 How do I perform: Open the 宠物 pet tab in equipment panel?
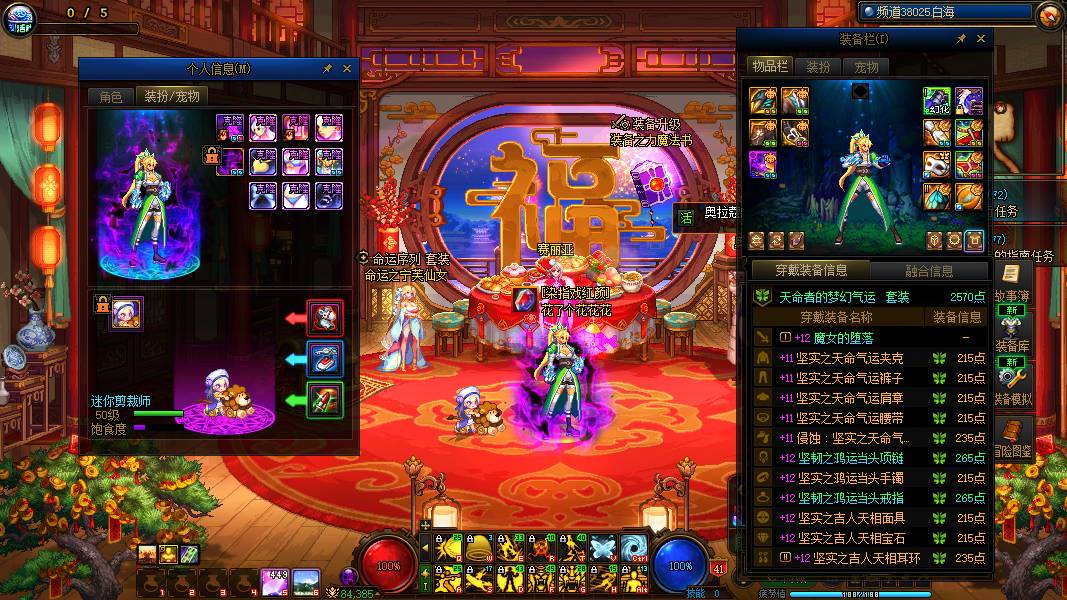(x=866, y=67)
